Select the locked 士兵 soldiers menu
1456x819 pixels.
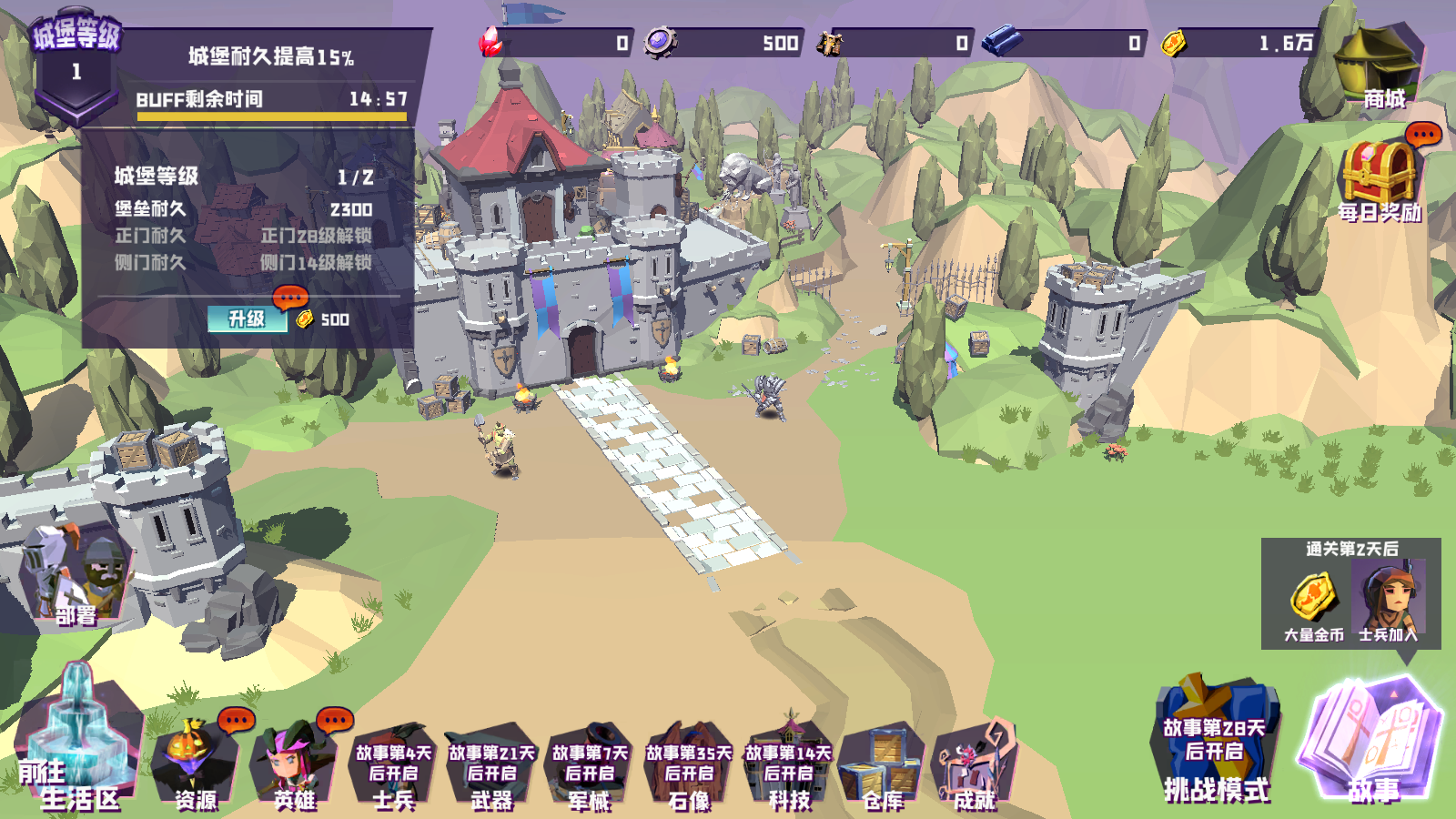393,767
